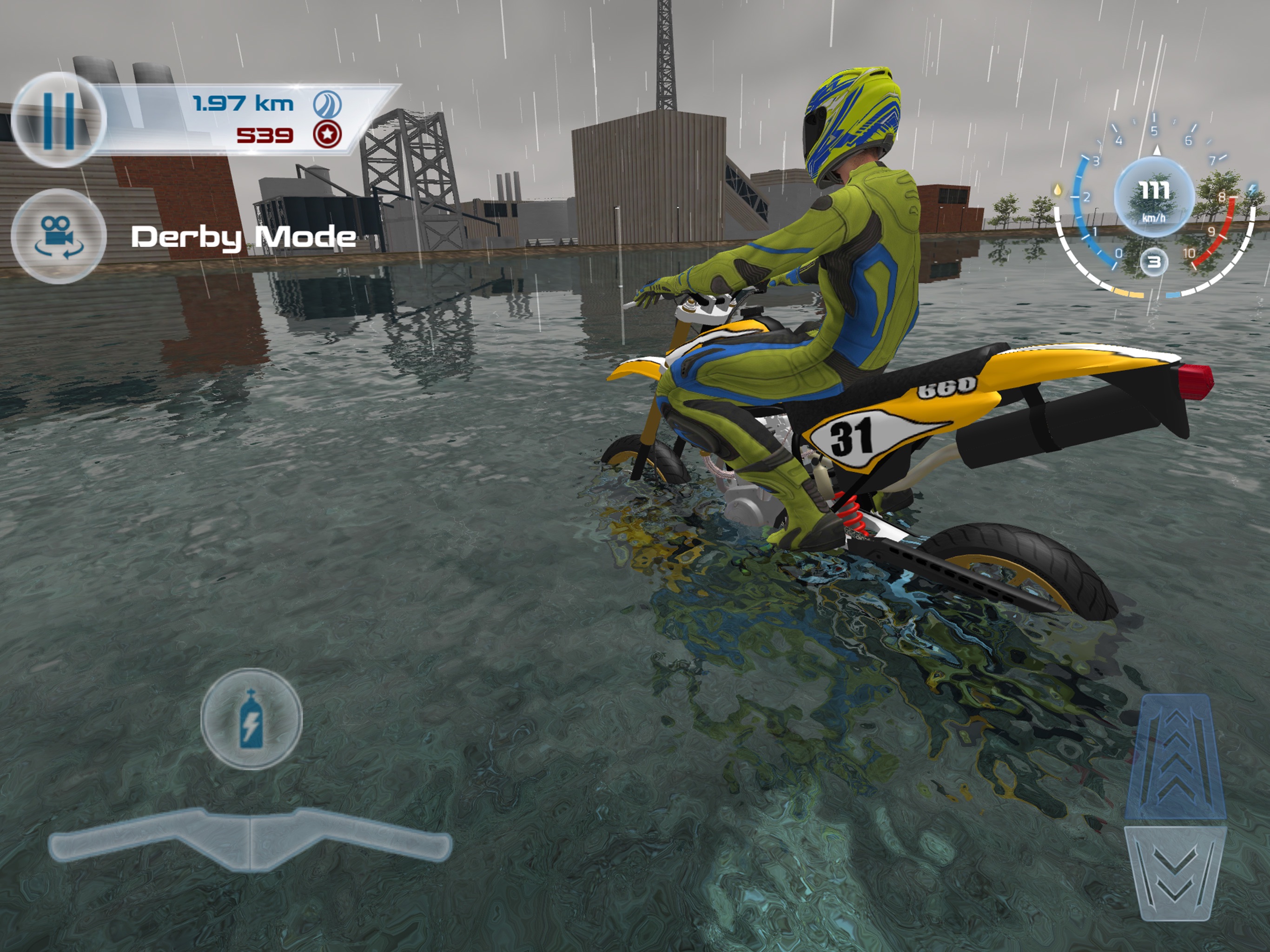Pause the game with the pause button
The width and height of the screenshot is (1270, 952).
[x=59, y=119]
